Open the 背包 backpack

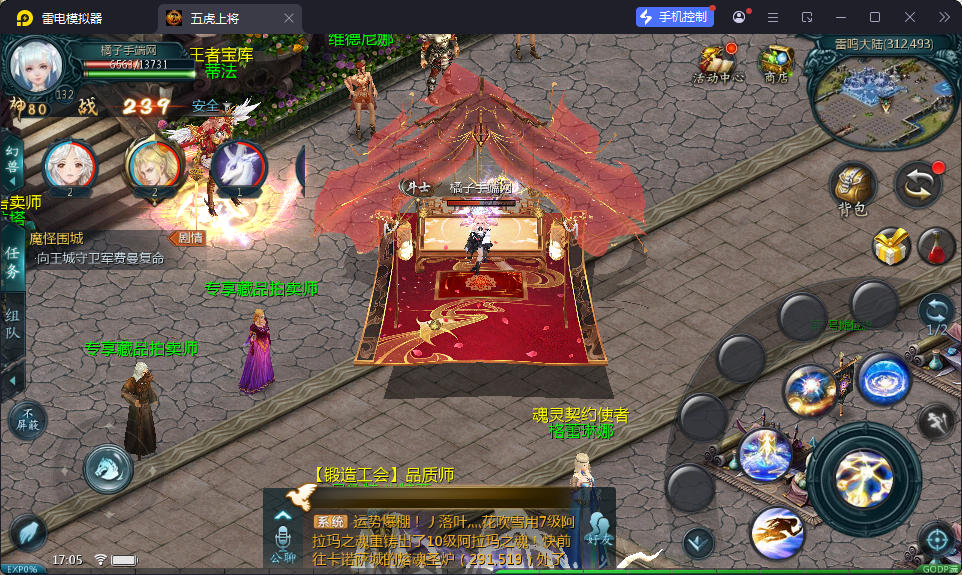[x=853, y=187]
